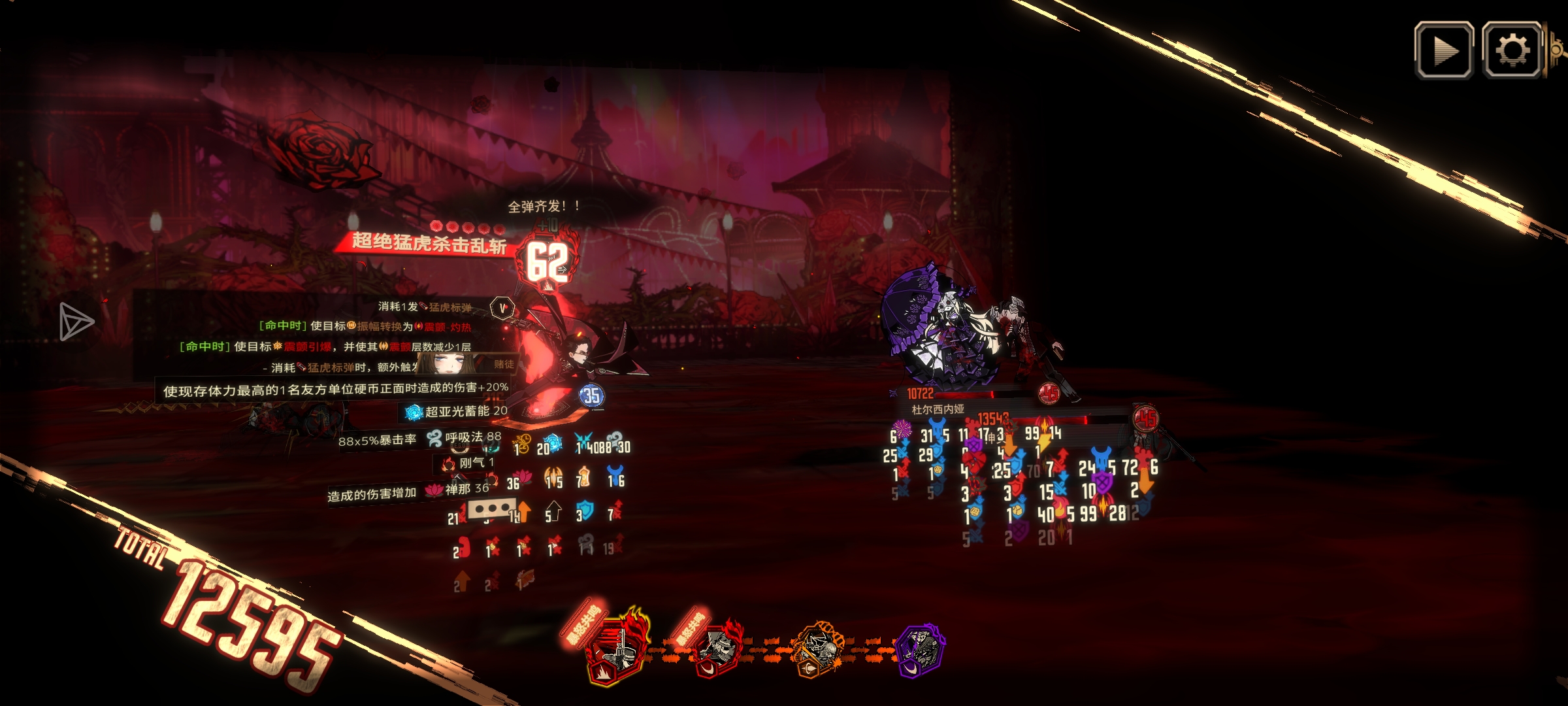This screenshot has width=1568, height=706.
Task: Select the purple slash skill icon
Action: click(920, 650)
